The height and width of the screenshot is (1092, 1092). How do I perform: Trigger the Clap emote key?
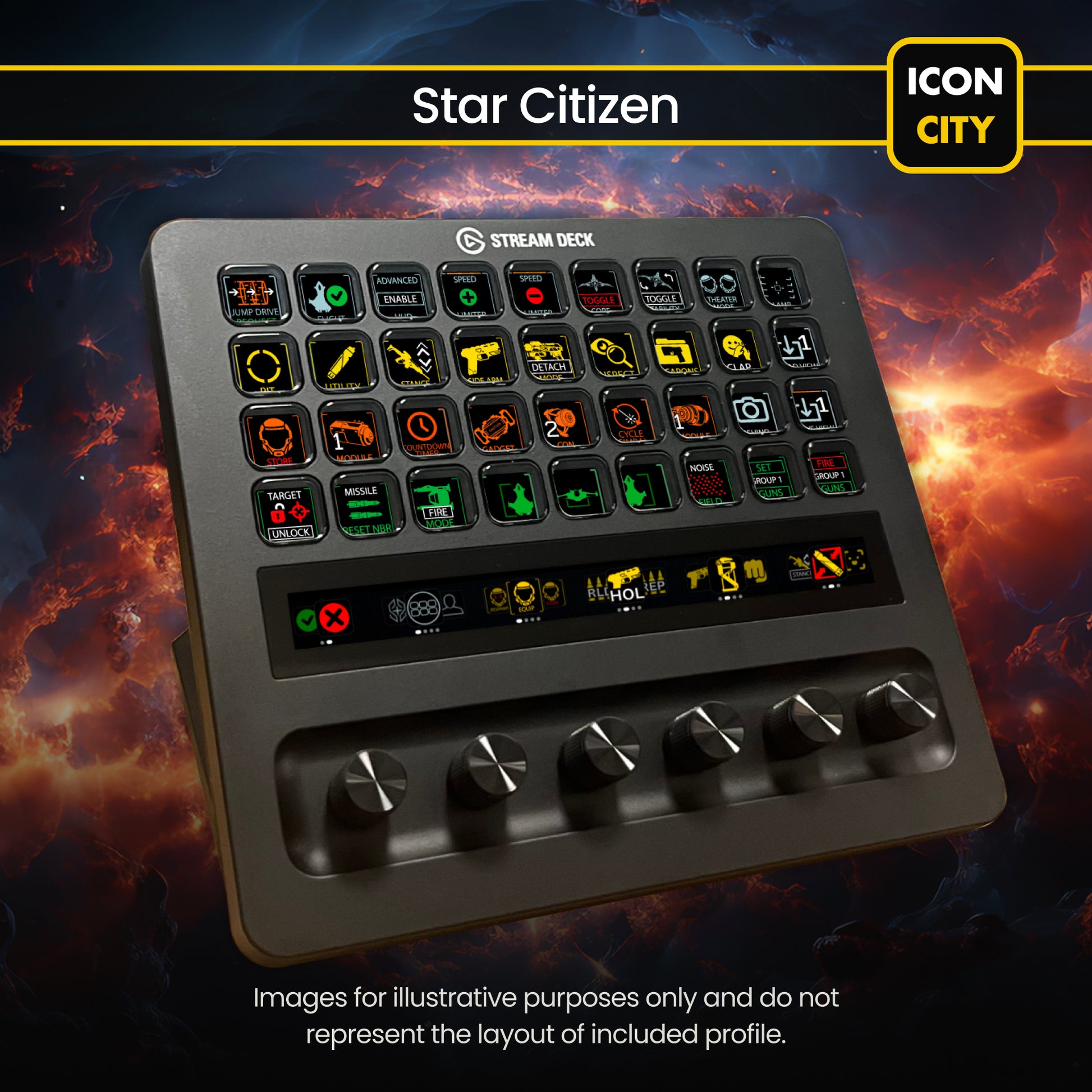pos(737,347)
